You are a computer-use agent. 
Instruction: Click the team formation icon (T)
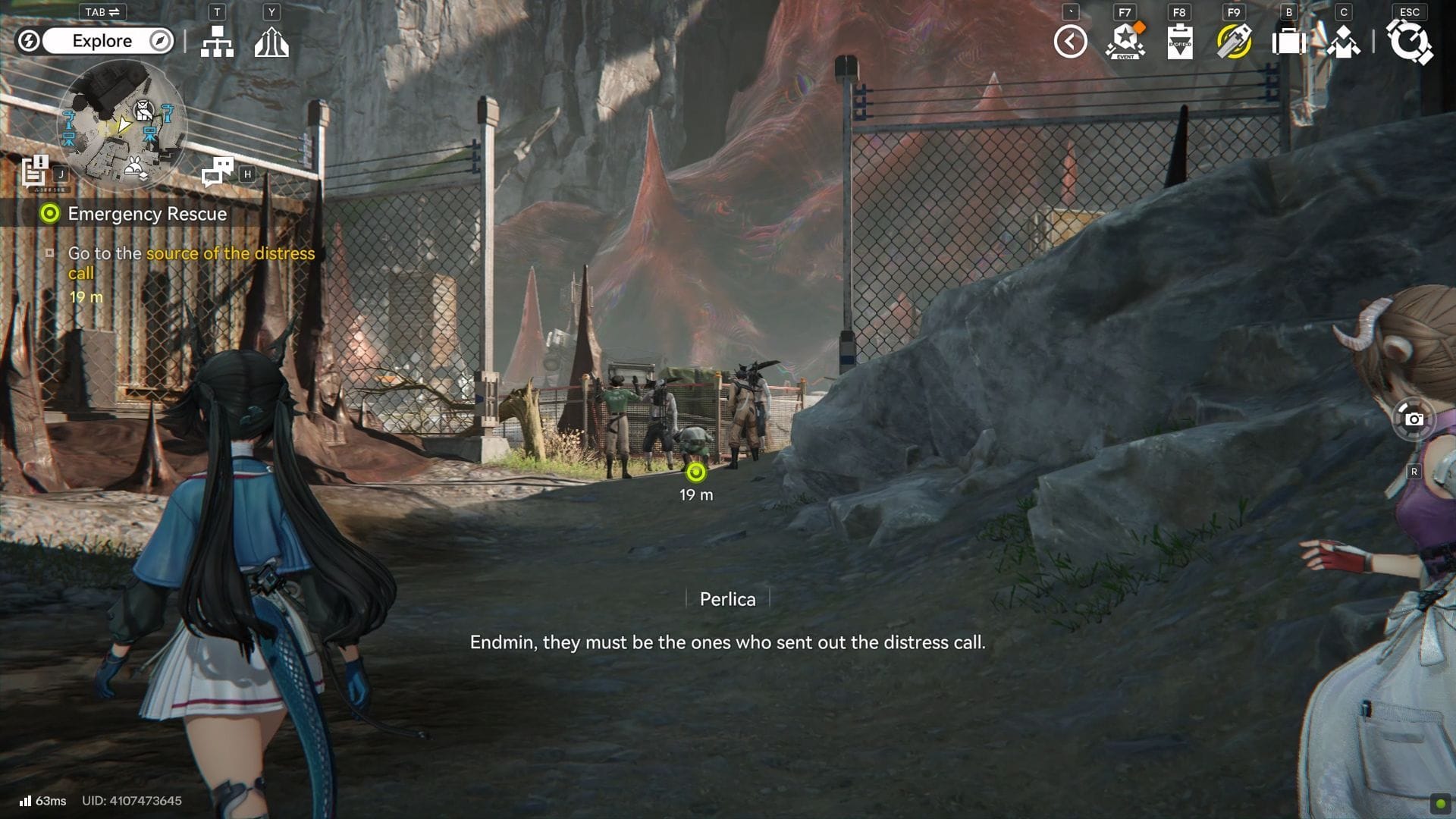(218, 42)
